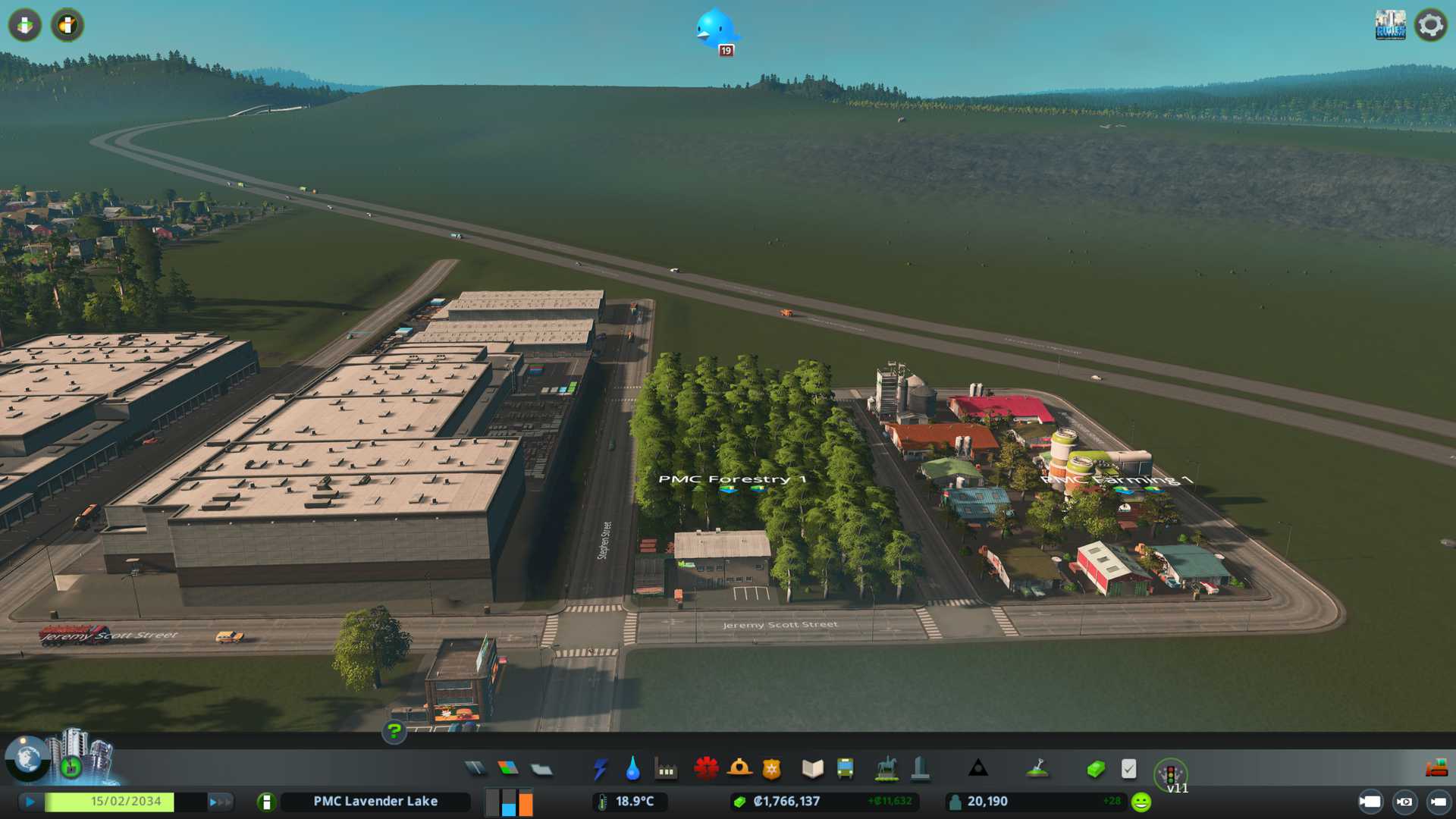Image resolution: width=1456 pixels, height=819 pixels.
Task: Open the Roads build menu
Action: 475,769
